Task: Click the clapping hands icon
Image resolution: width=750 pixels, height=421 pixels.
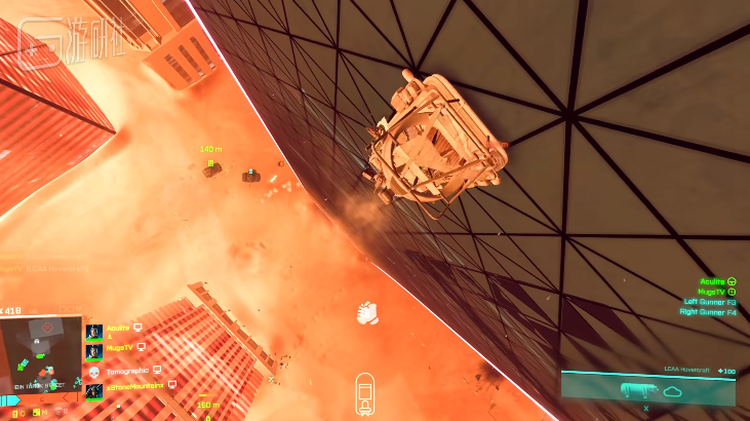Action: 365,312
